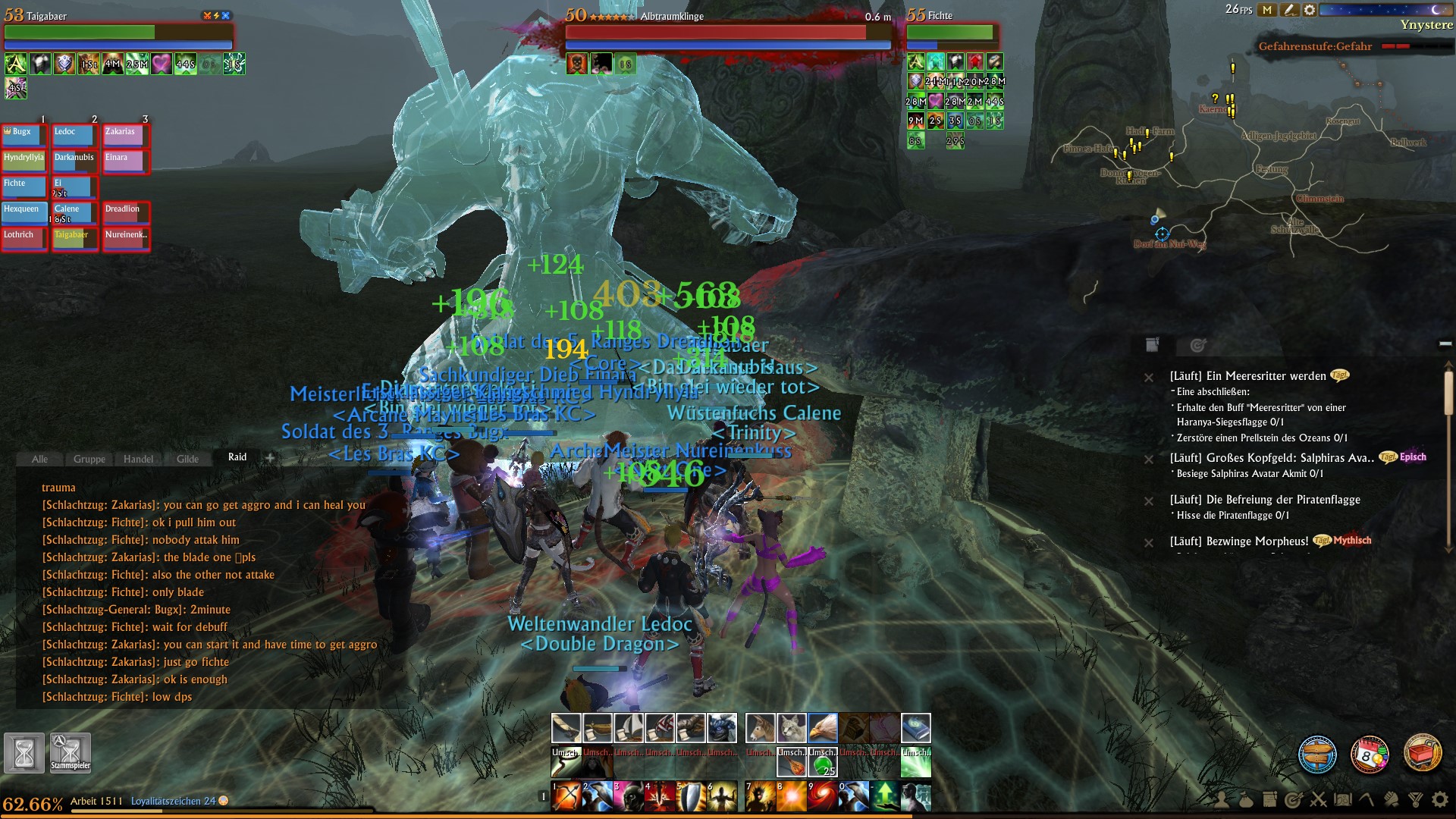
Task: Open the world map icon in the bottom-right bar
Action: click(x=1342, y=799)
